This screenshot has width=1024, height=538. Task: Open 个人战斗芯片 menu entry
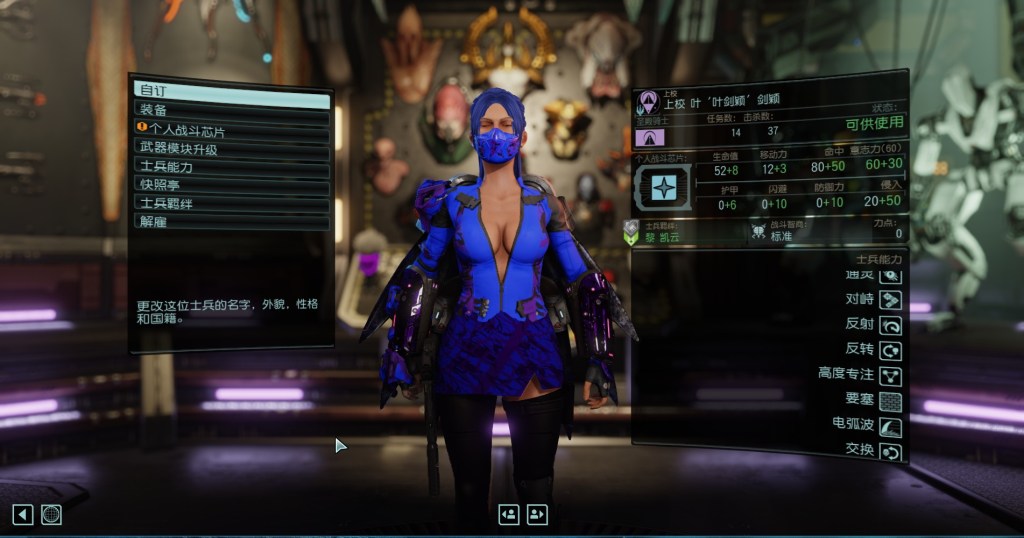pyautogui.click(x=231, y=130)
